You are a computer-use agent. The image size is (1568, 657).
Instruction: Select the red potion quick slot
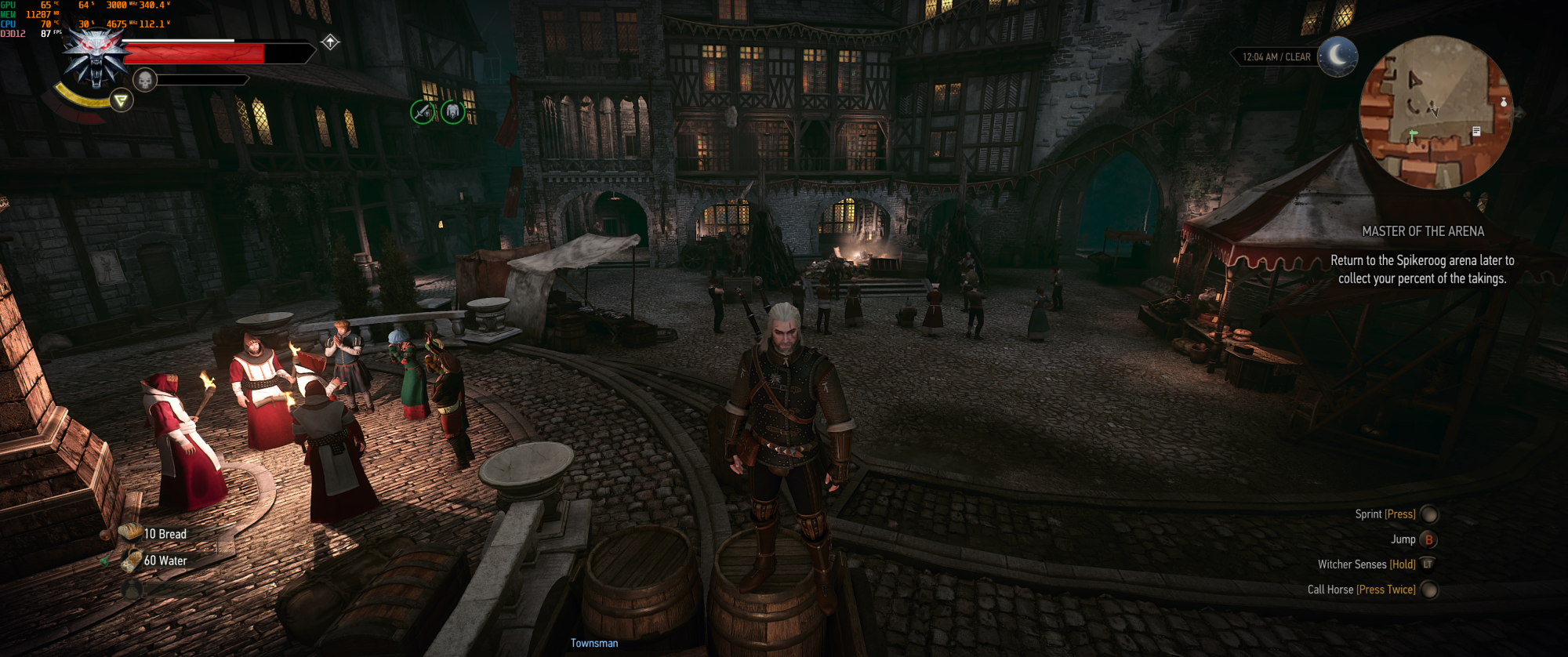(106, 535)
